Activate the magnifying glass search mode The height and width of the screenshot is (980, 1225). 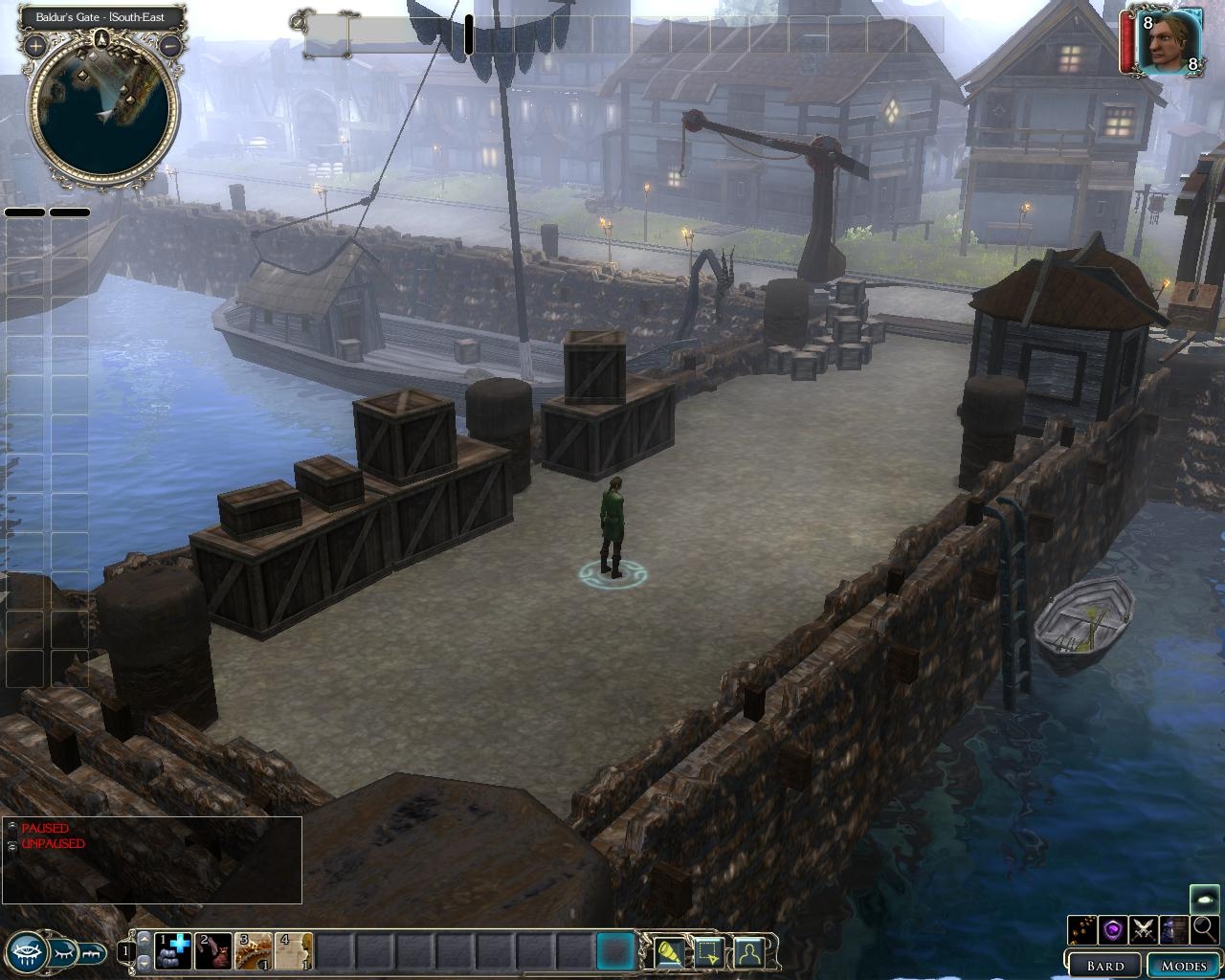click(x=1205, y=928)
